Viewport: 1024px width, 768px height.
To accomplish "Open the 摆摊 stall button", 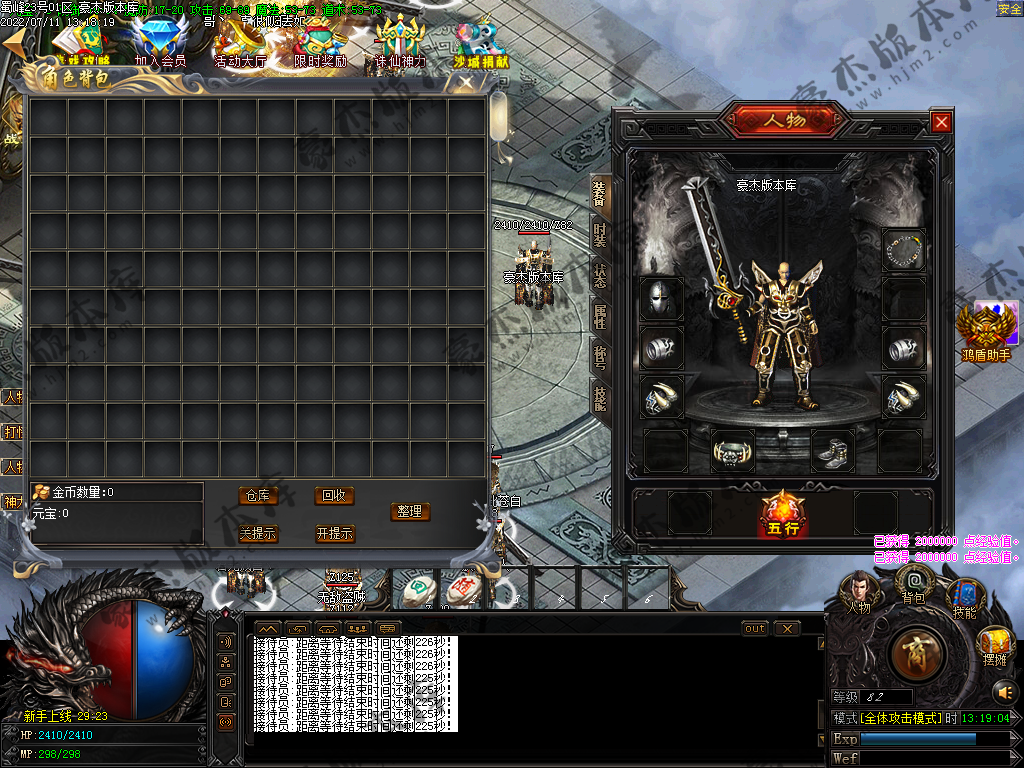I will tap(995, 645).
